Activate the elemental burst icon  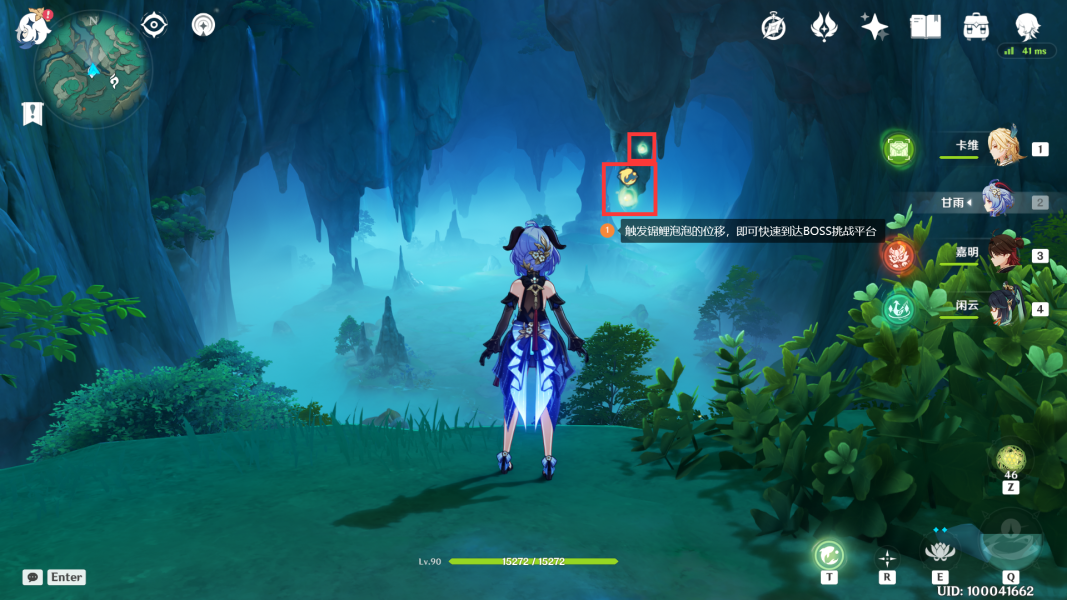point(1011,541)
